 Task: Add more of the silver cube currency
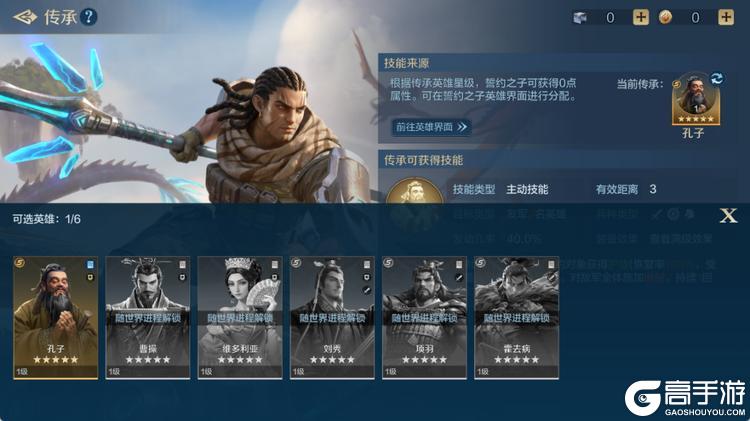click(641, 17)
